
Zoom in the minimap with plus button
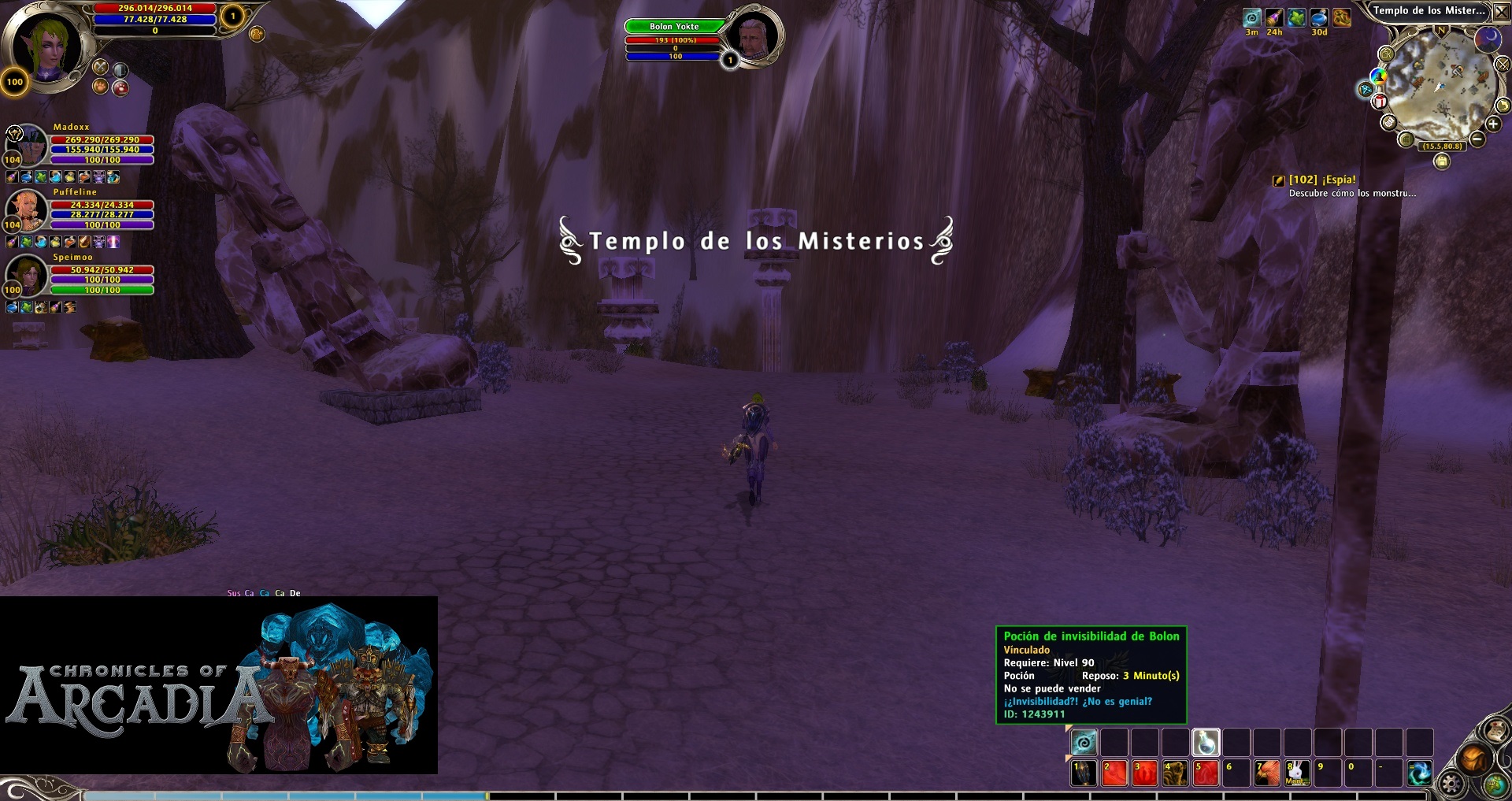pos(1492,124)
